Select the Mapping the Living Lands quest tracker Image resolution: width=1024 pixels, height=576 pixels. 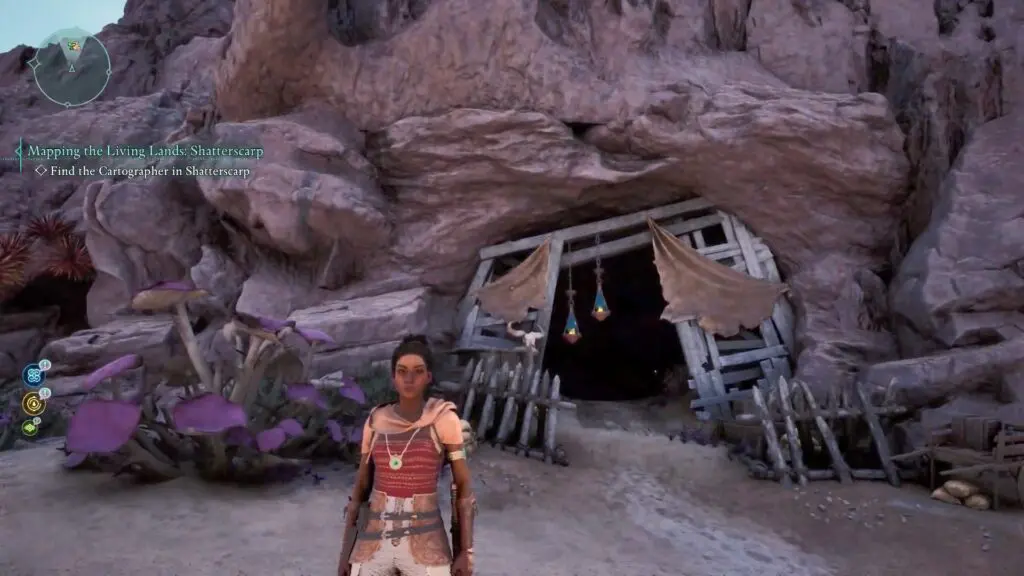click(x=140, y=151)
